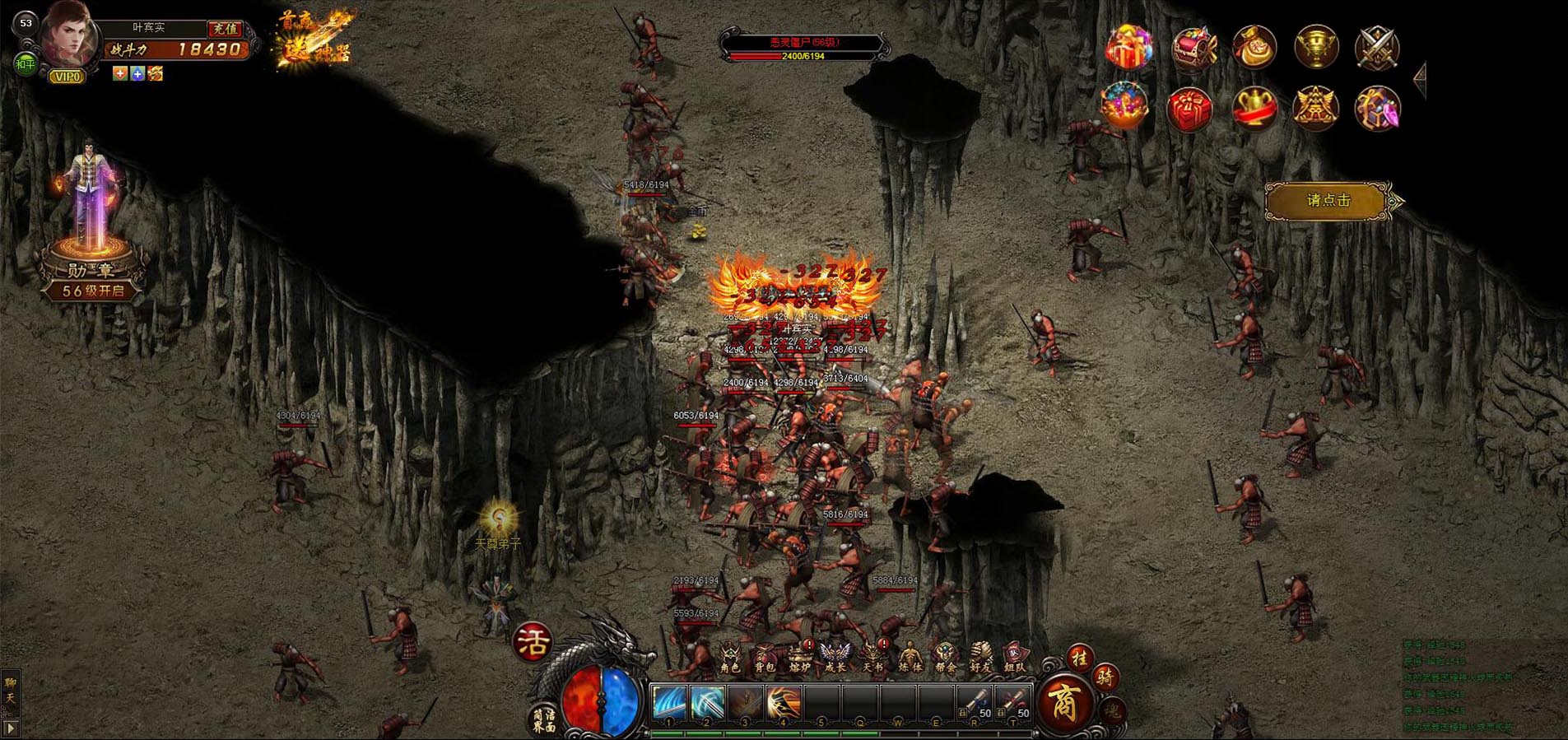
Task: Toggle the 挂 auto-battle button
Action: click(1079, 658)
